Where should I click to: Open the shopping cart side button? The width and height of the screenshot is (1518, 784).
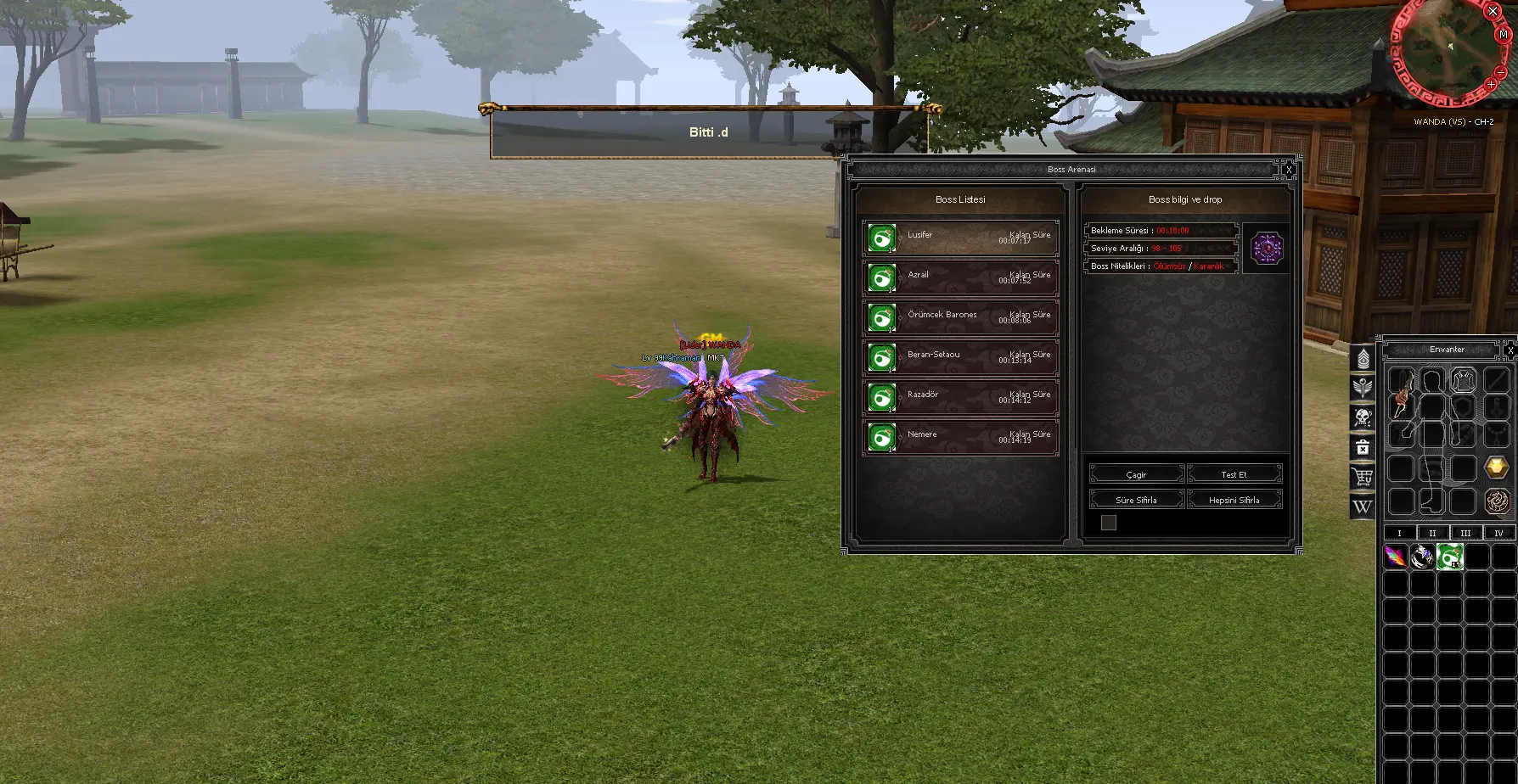click(1363, 478)
